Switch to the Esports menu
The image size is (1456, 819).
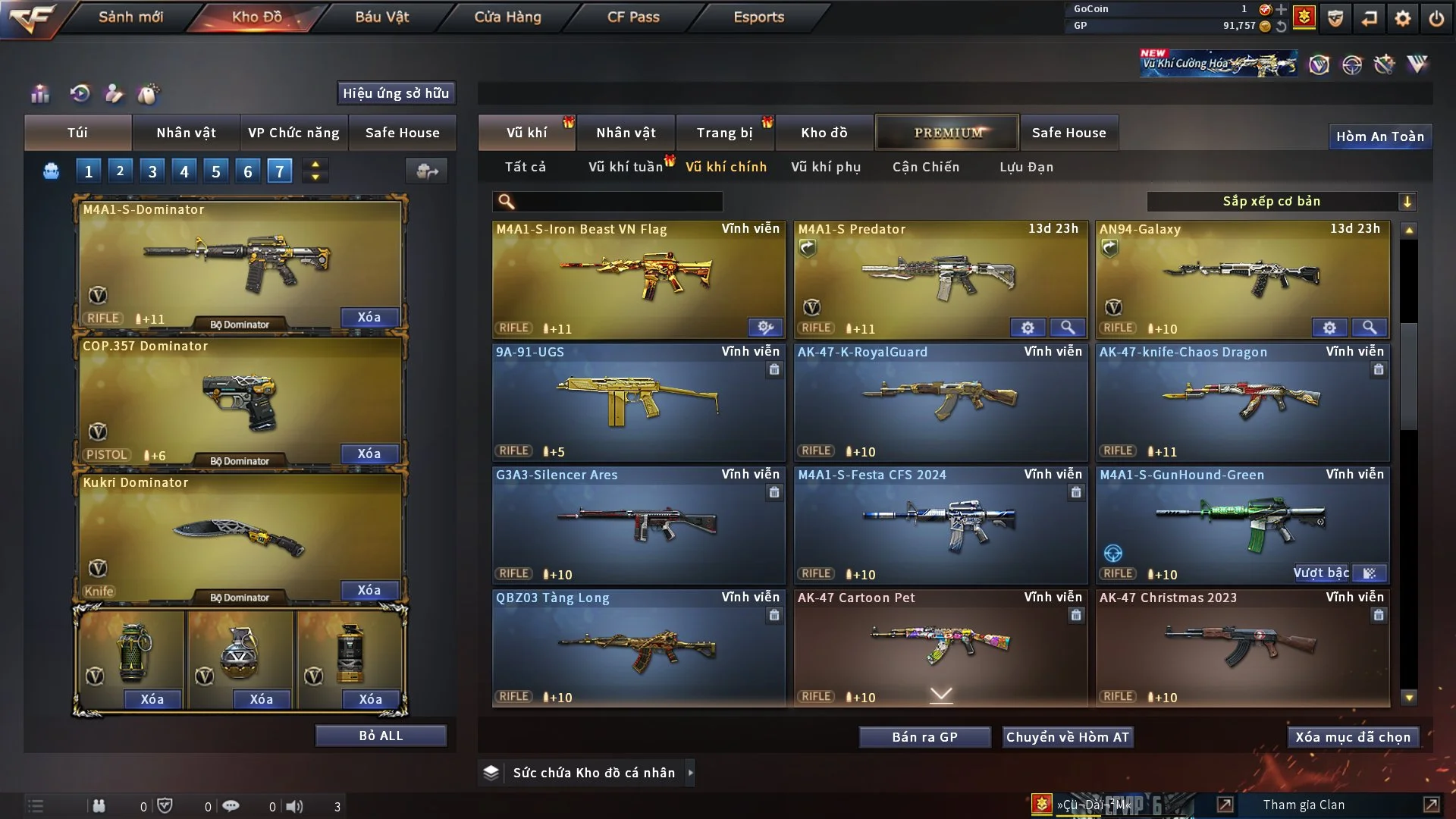pos(758,17)
